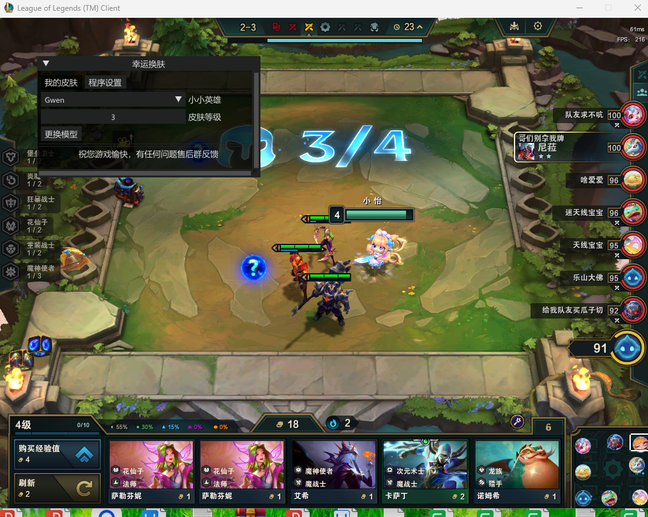Click the blue question mark orb
The width and height of the screenshot is (648, 517).
point(254,267)
